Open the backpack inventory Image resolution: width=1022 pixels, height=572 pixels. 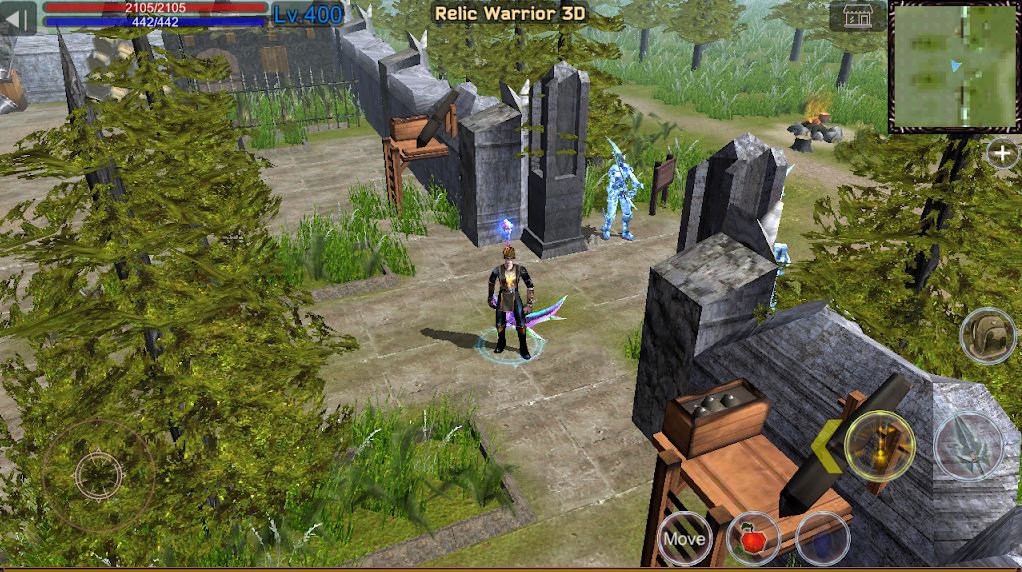coord(987,336)
